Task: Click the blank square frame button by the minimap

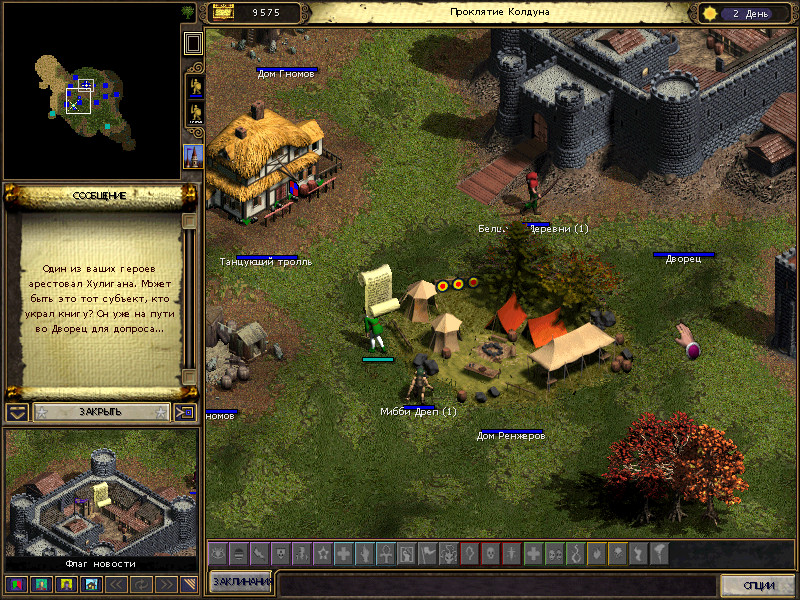Action: [193, 43]
